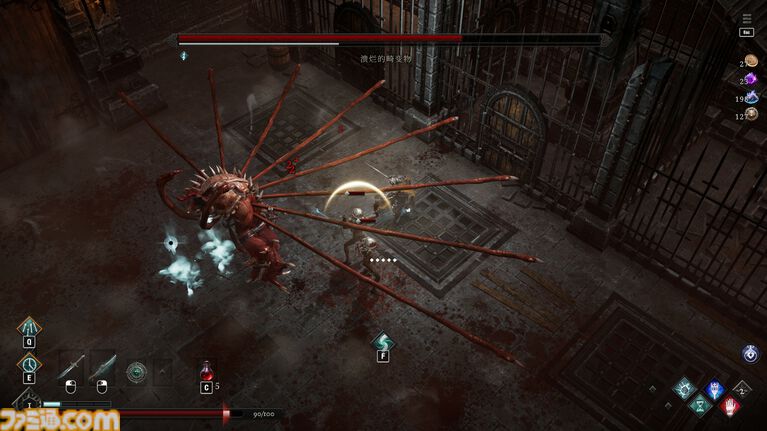Select the teal burst diamond skill icon
This screenshot has width=767, height=431.
[684, 388]
